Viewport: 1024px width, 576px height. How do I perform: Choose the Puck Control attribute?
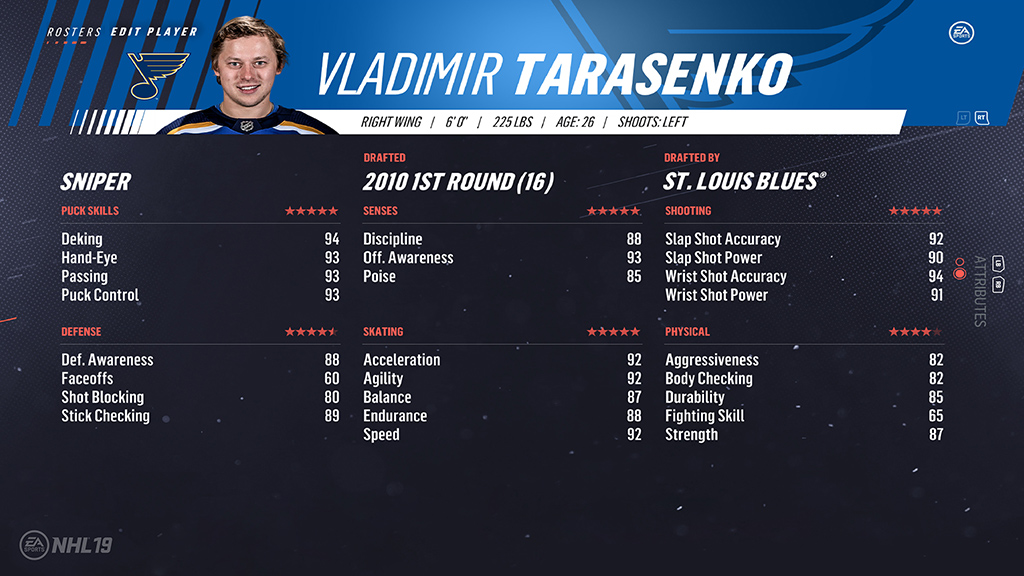(x=200, y=295)
